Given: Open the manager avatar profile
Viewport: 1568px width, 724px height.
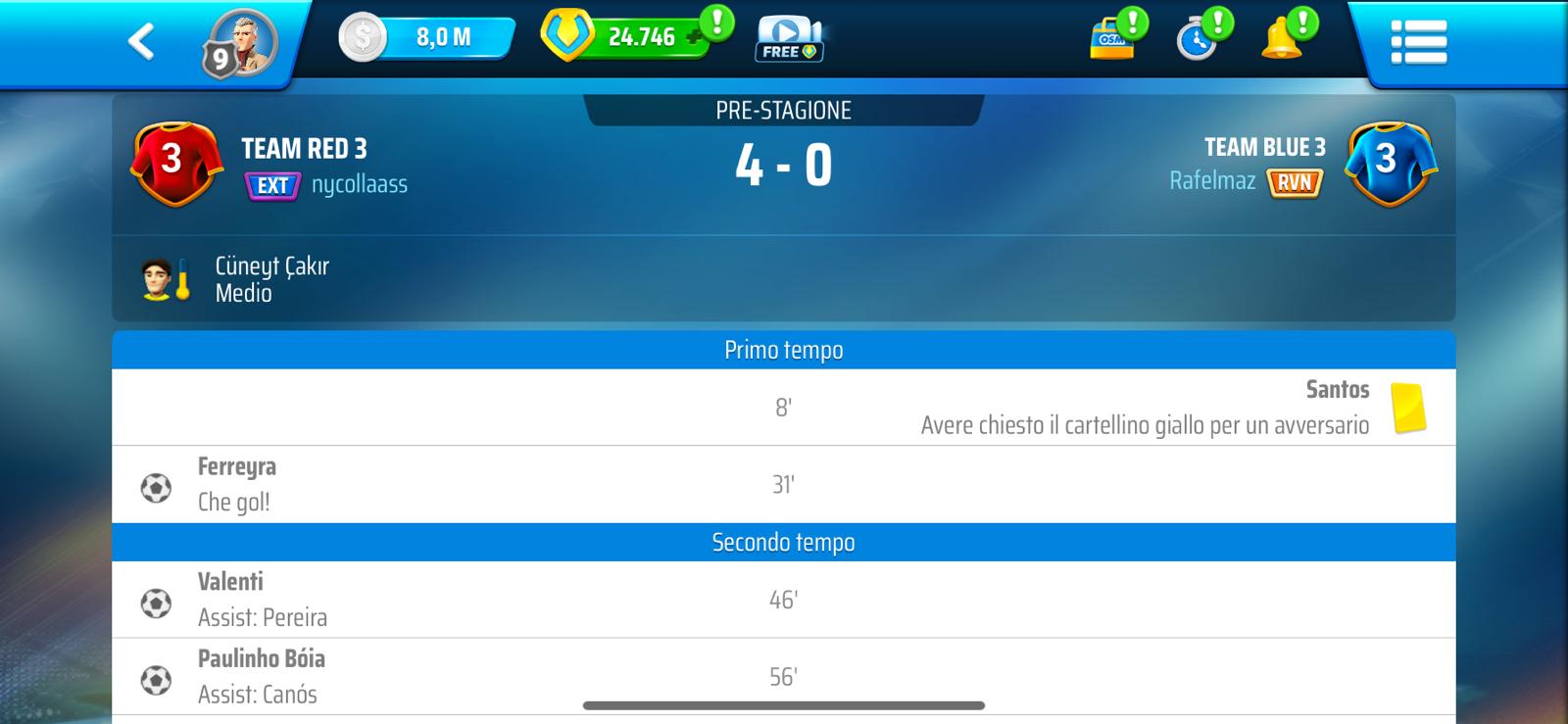Looking at the screenshot, I should [241, 43].
